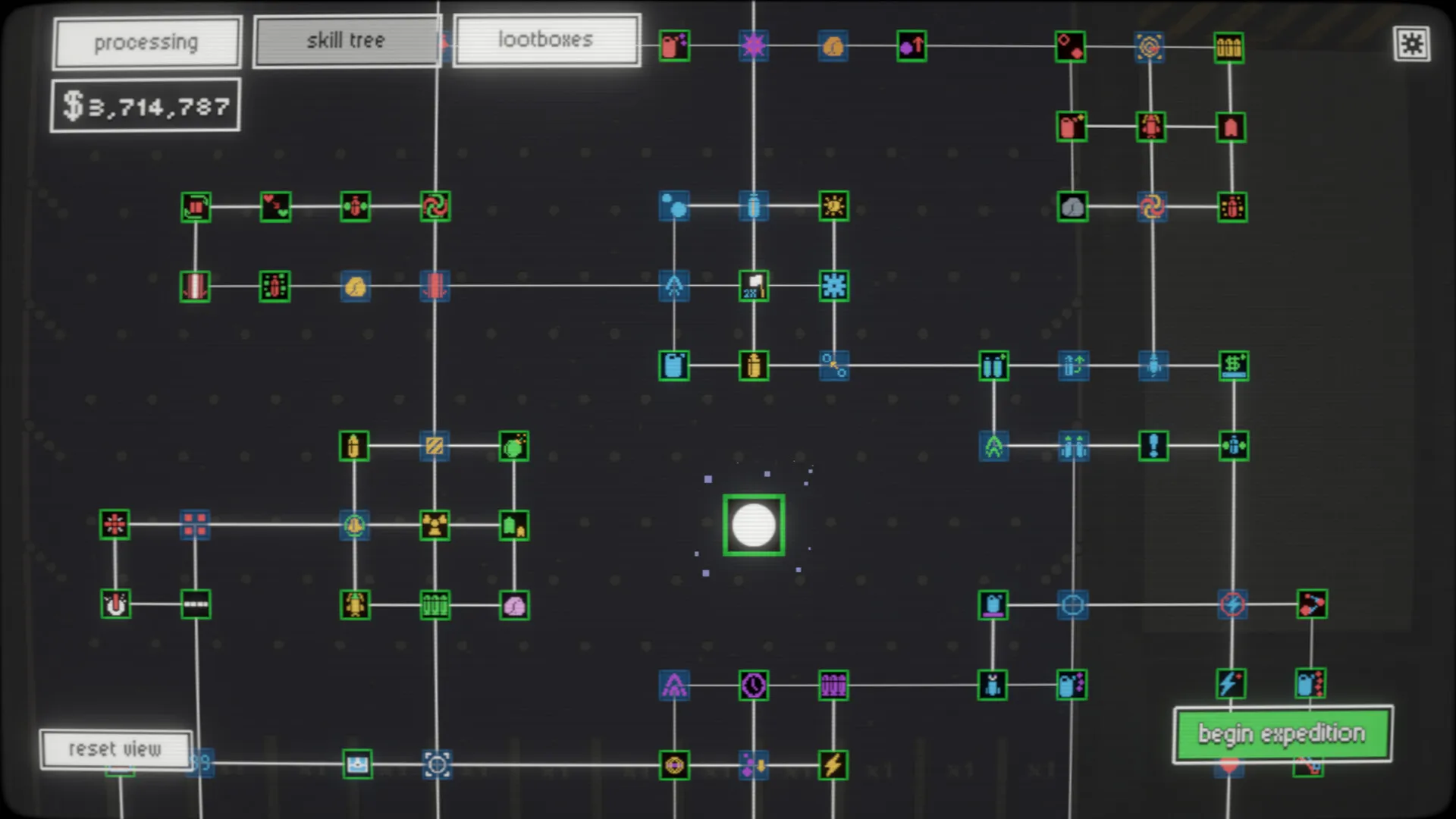Toggle the hazard-striped upgrade node
The image size is (1456, 819).
pyautogui.click(x=433, y=447)
